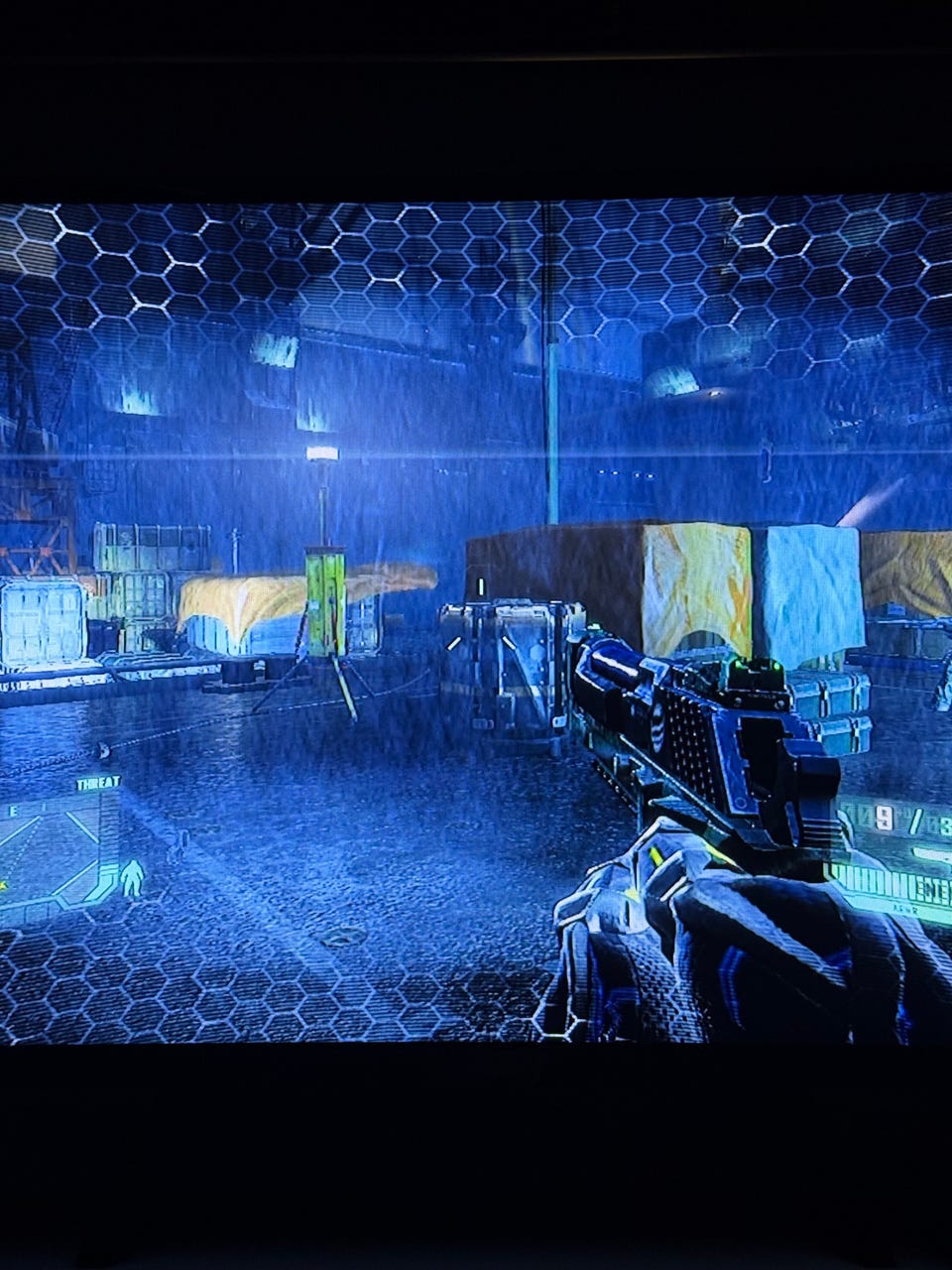
Task: Click the radar minimap panel
Action: click(x=50, y=853)
